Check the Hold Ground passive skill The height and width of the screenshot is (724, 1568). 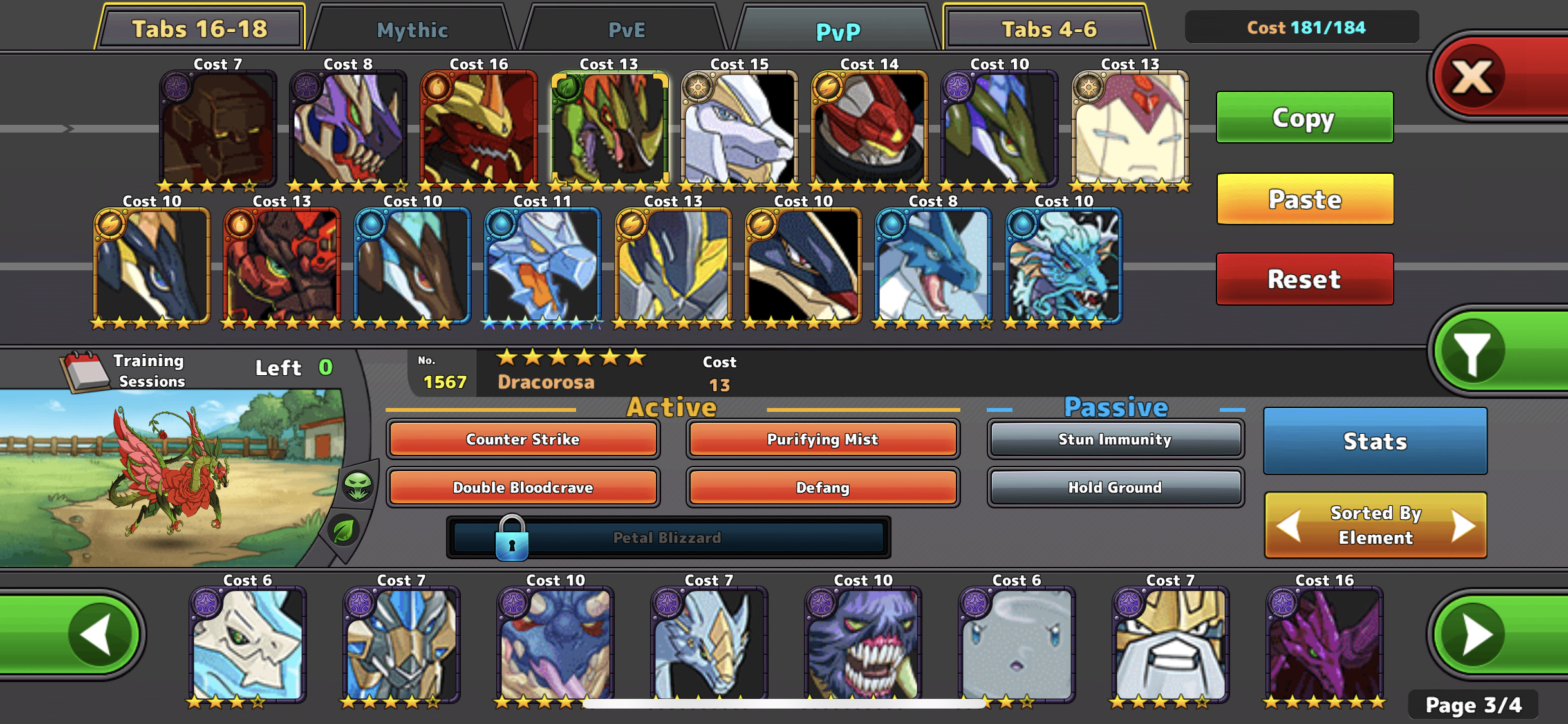pos(1115,487)
